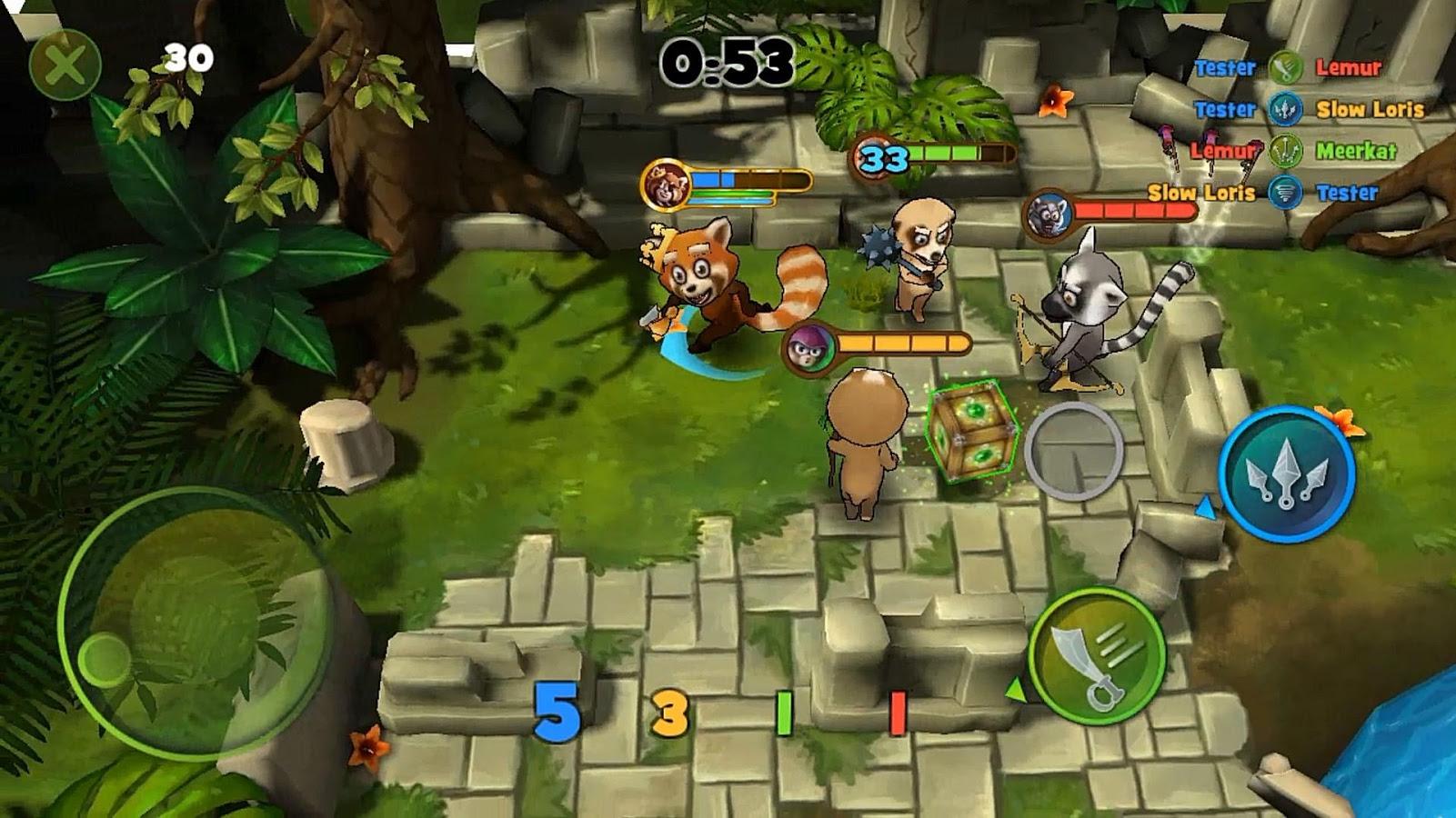Tap the sword slash attack button
The width and height of the screenshot is (1456, 818).
point(1097,655)
